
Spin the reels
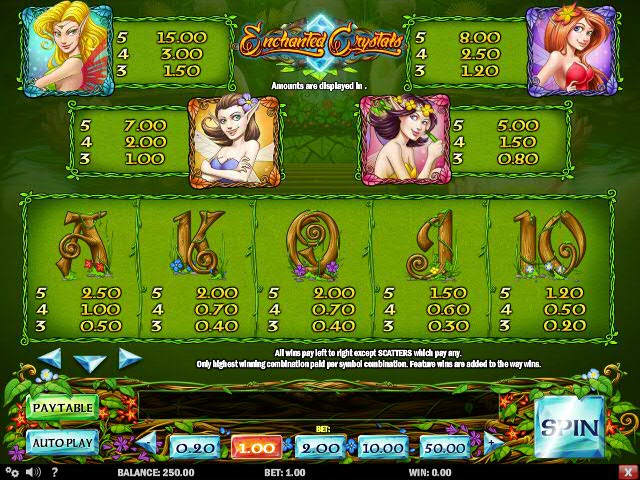pyautogui.click(x=570, y=427)
